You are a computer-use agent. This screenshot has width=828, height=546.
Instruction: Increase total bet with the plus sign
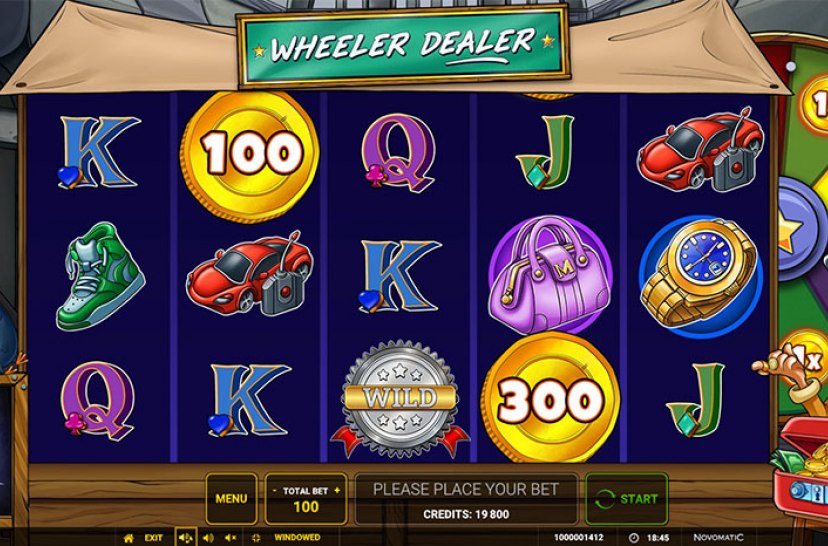(337, 490)
